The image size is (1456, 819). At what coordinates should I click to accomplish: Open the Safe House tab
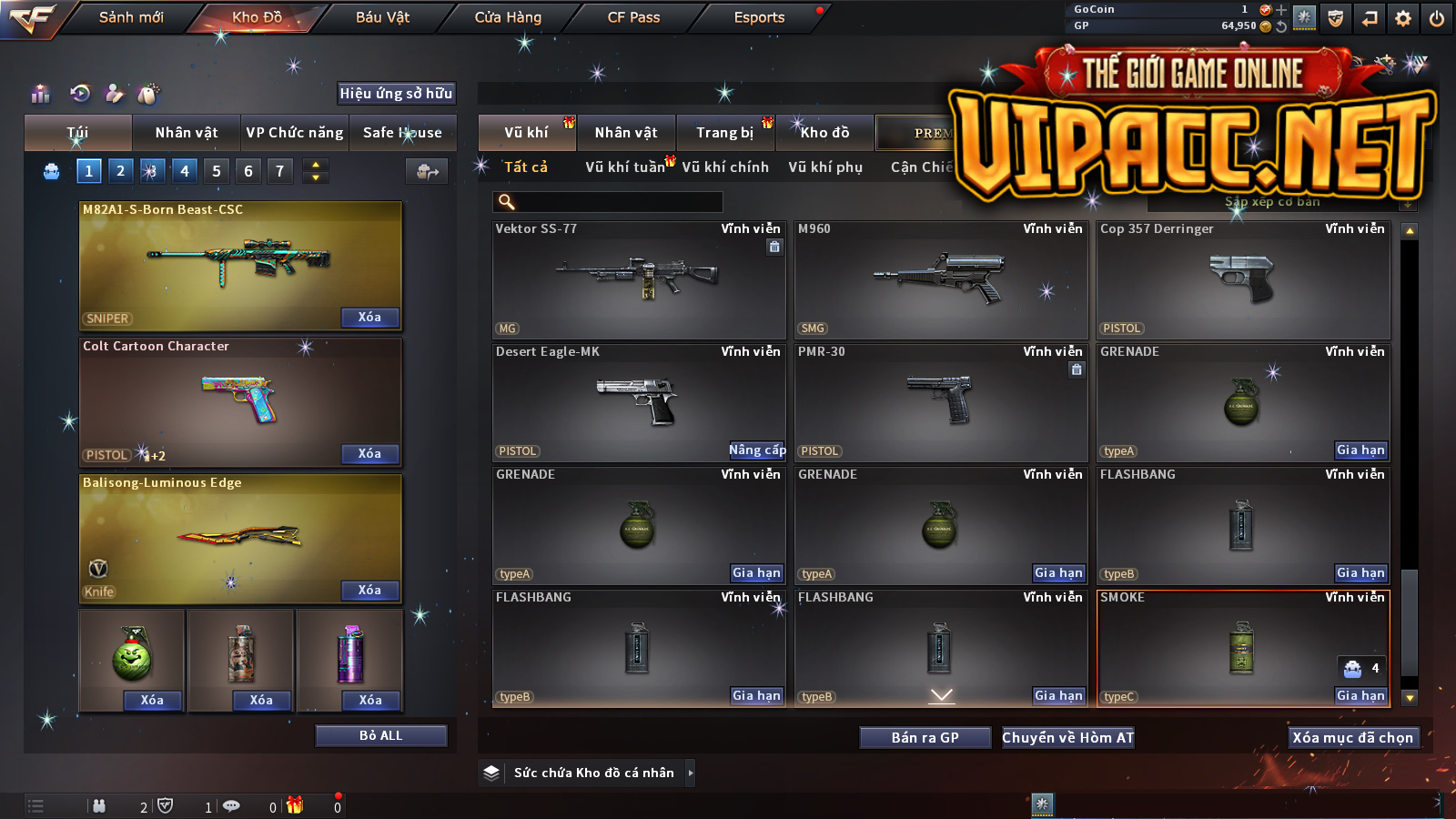point(402,133)
